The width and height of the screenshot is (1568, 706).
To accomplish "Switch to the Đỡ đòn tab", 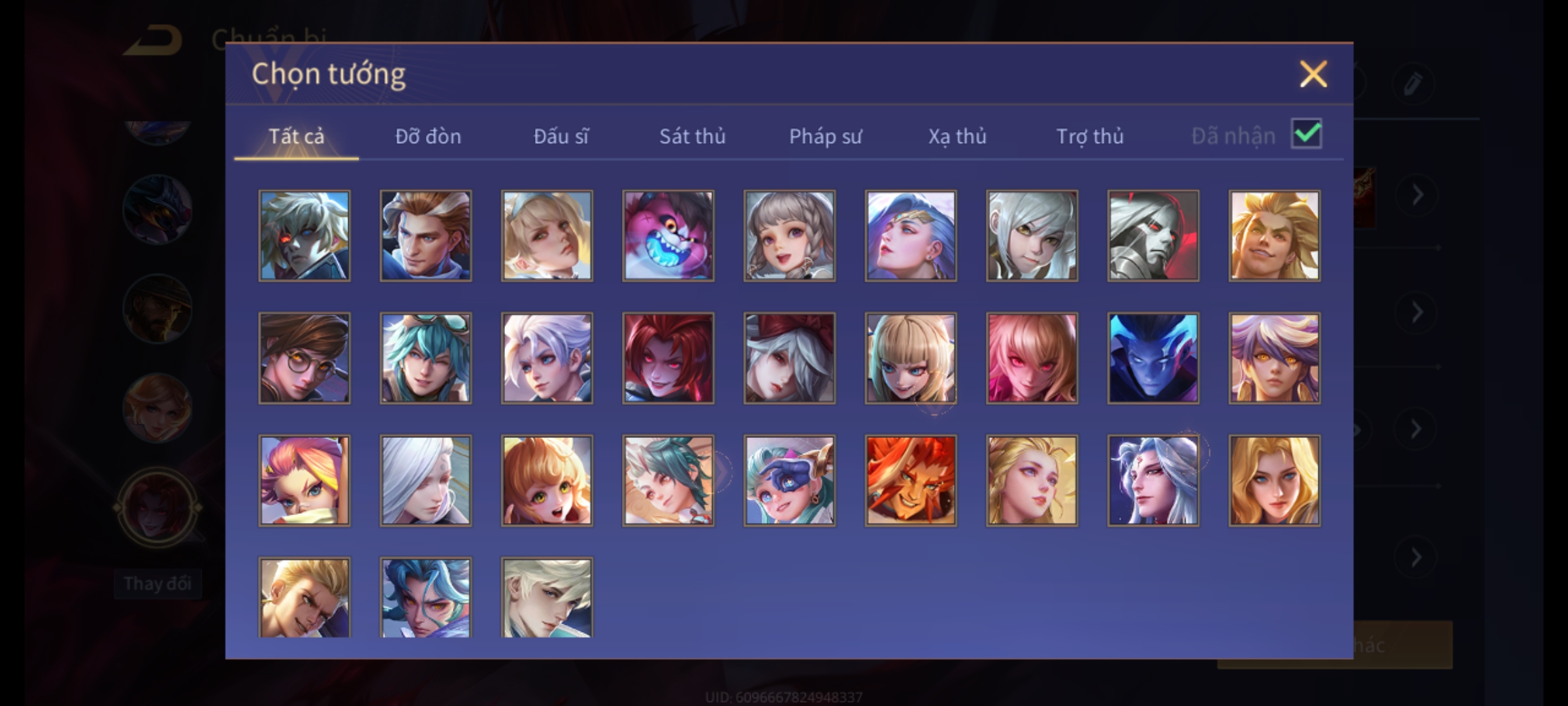I will 428,136.
